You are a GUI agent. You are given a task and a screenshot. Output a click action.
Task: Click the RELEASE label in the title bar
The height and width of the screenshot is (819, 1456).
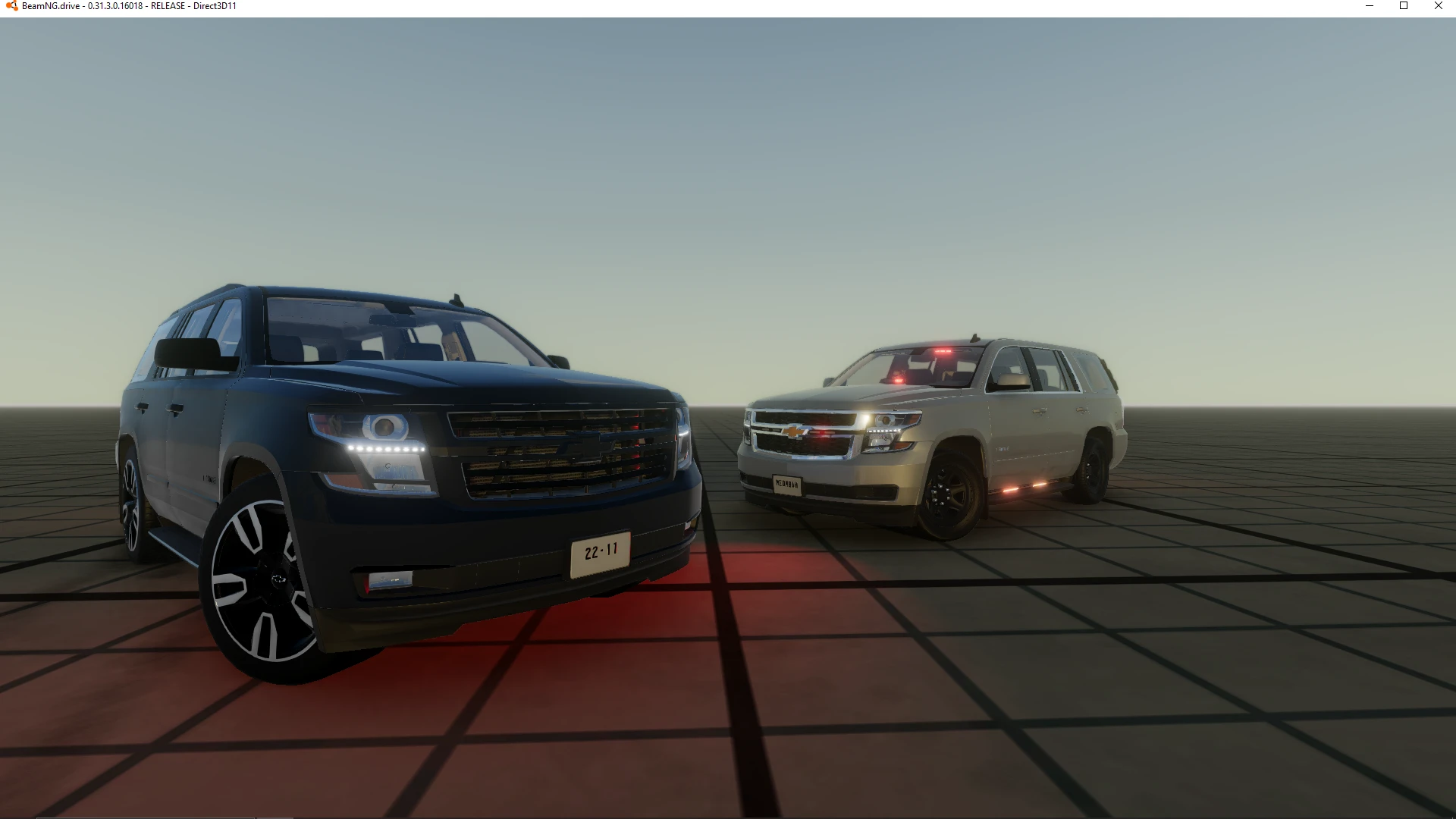click(168, 6)
